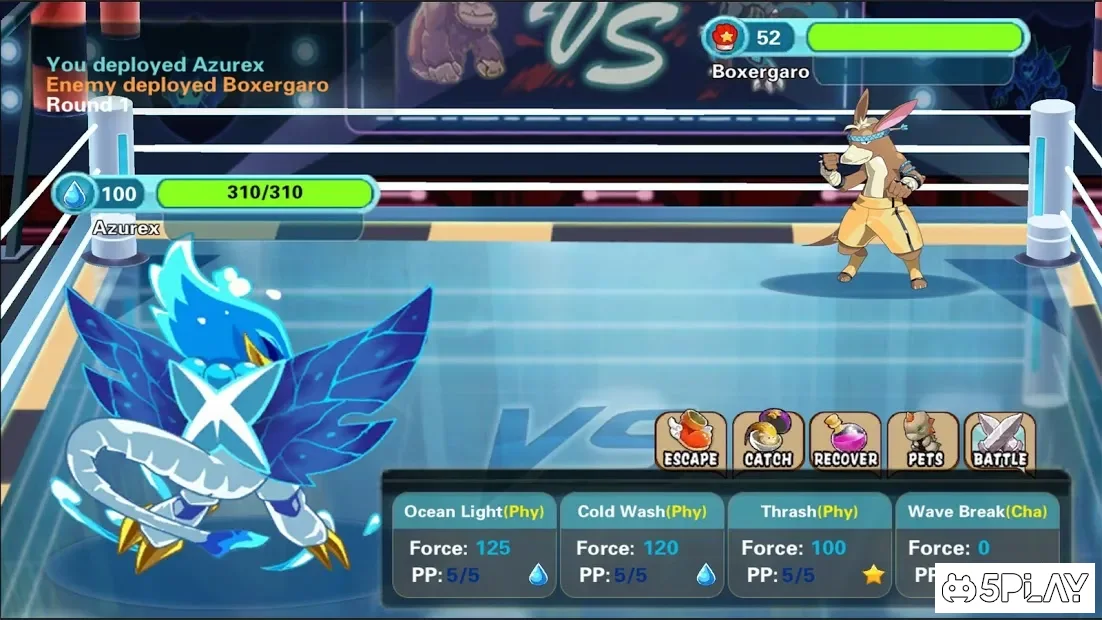The height and width of the screenshot is (620, 1102).
Task: Select the Thrash move
Action: [x=809, y=545]
